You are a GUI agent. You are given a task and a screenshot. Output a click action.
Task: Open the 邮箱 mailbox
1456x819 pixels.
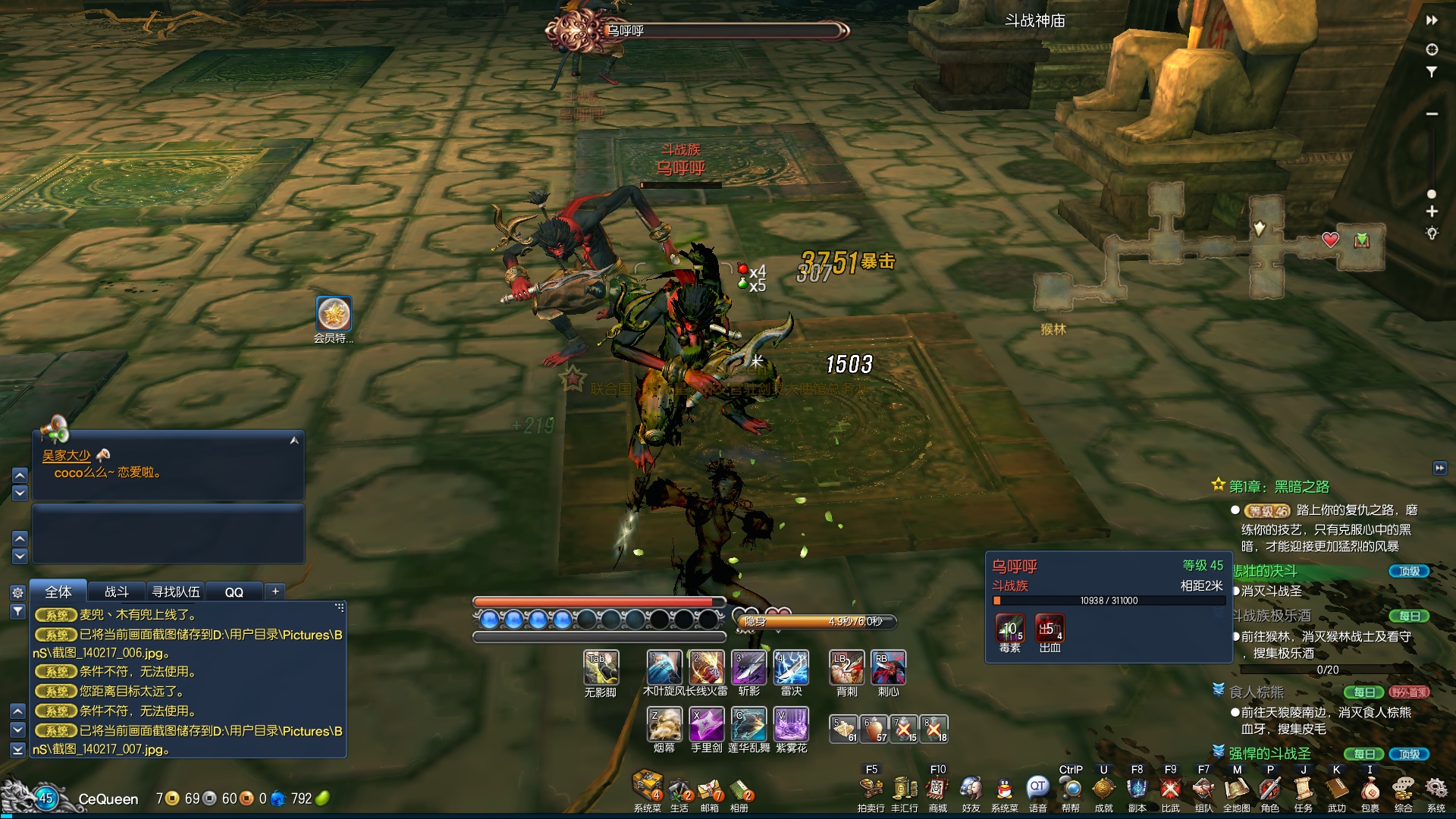coord(709,790)
